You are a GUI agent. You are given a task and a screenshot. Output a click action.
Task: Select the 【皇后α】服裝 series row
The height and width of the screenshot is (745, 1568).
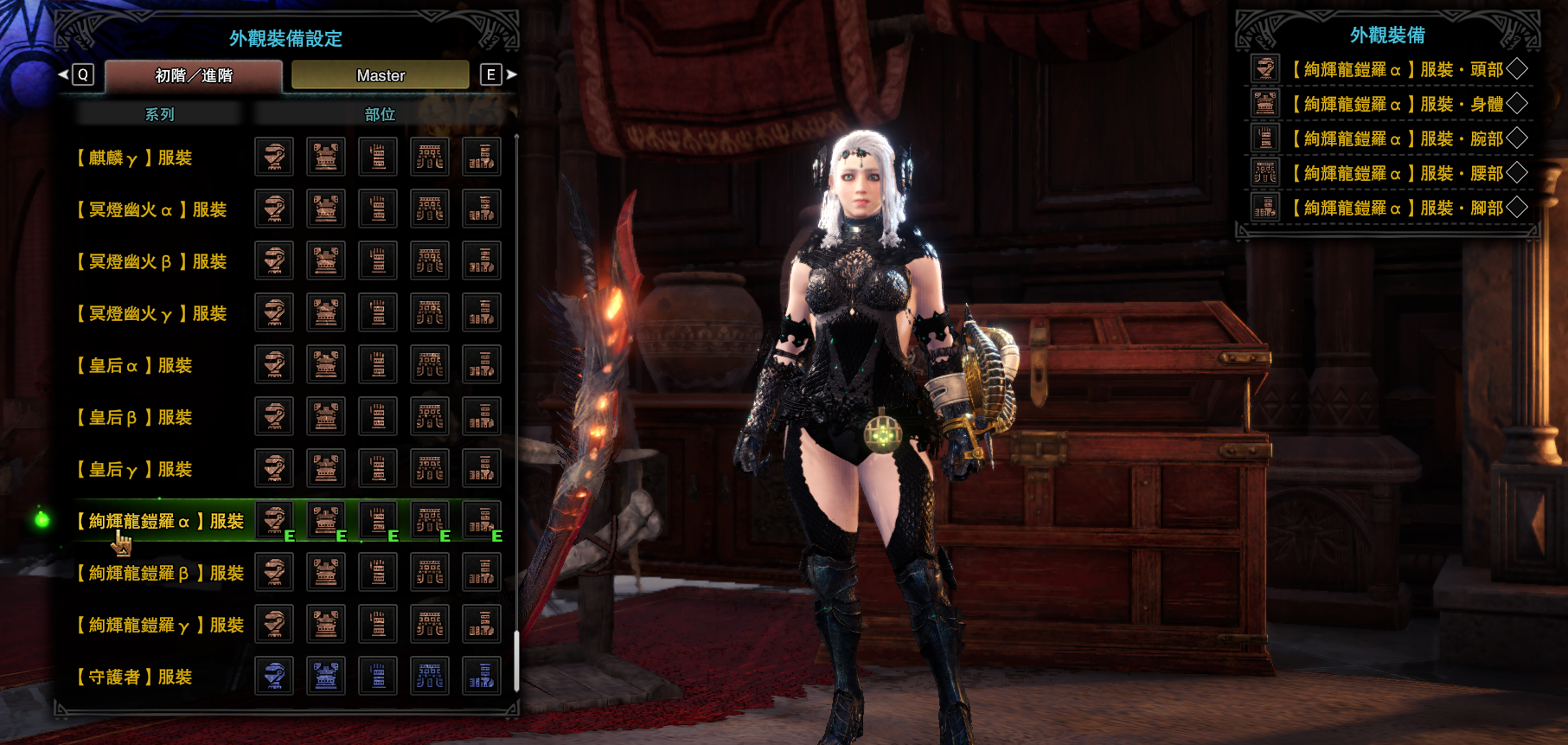(134, 365)
